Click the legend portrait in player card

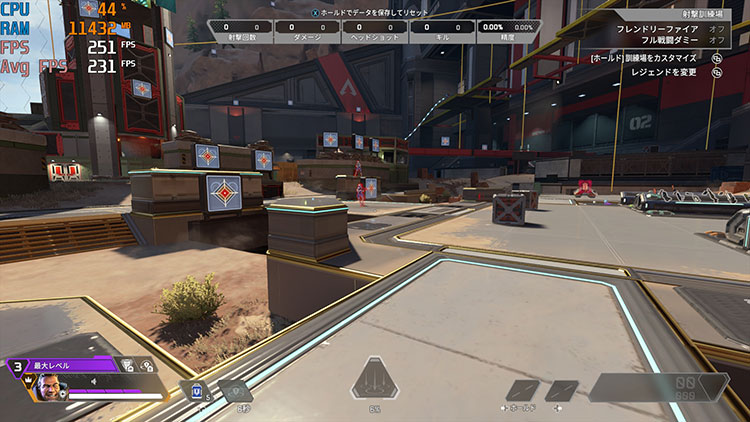[47, 385]
